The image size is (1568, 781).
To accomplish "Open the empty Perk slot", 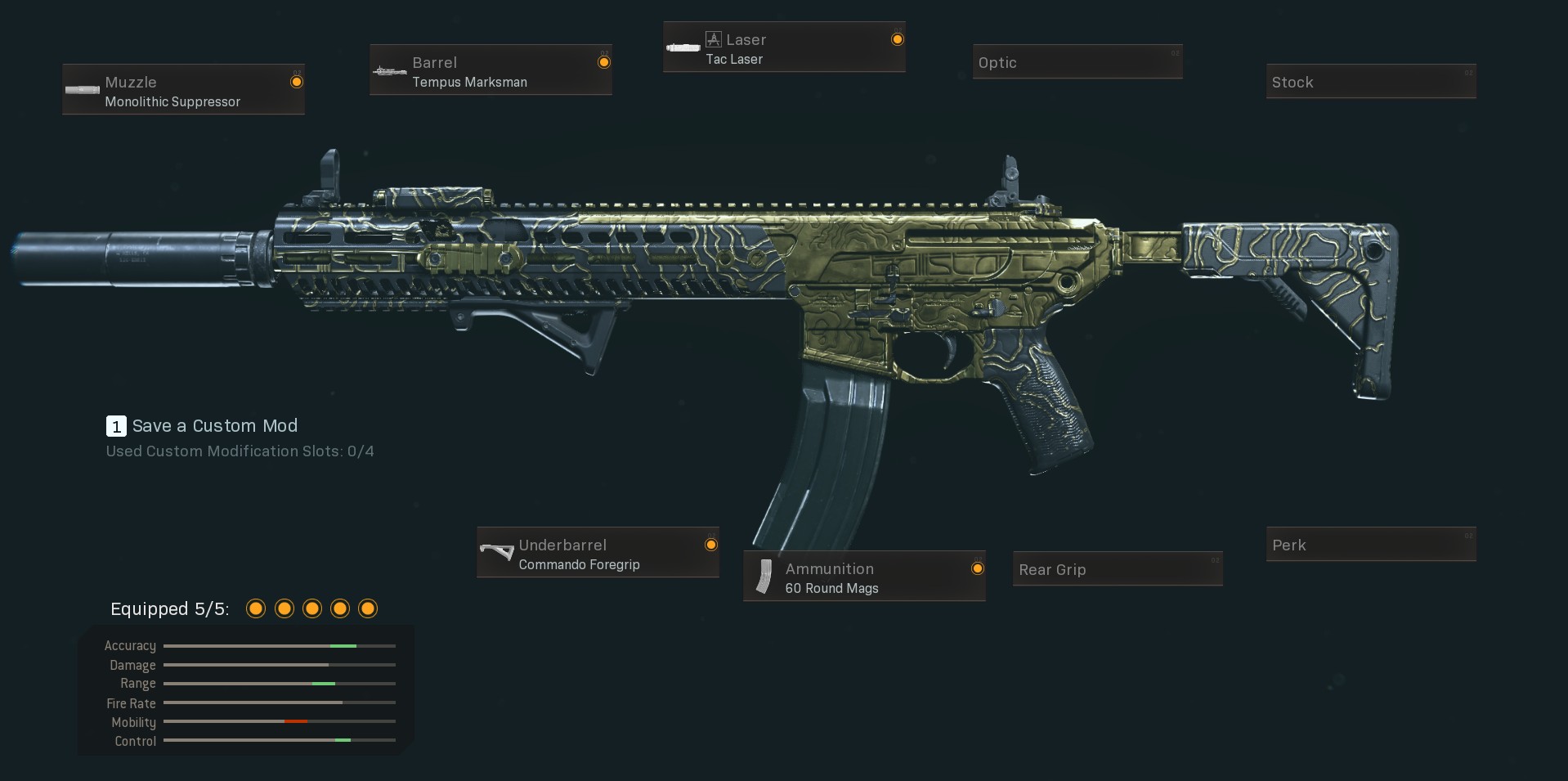I will pos(1370,545).
